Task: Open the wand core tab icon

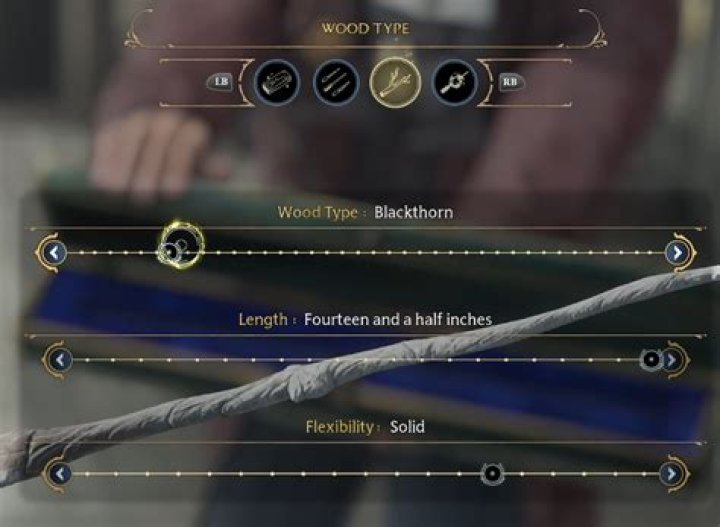Action: click(454, 82)
